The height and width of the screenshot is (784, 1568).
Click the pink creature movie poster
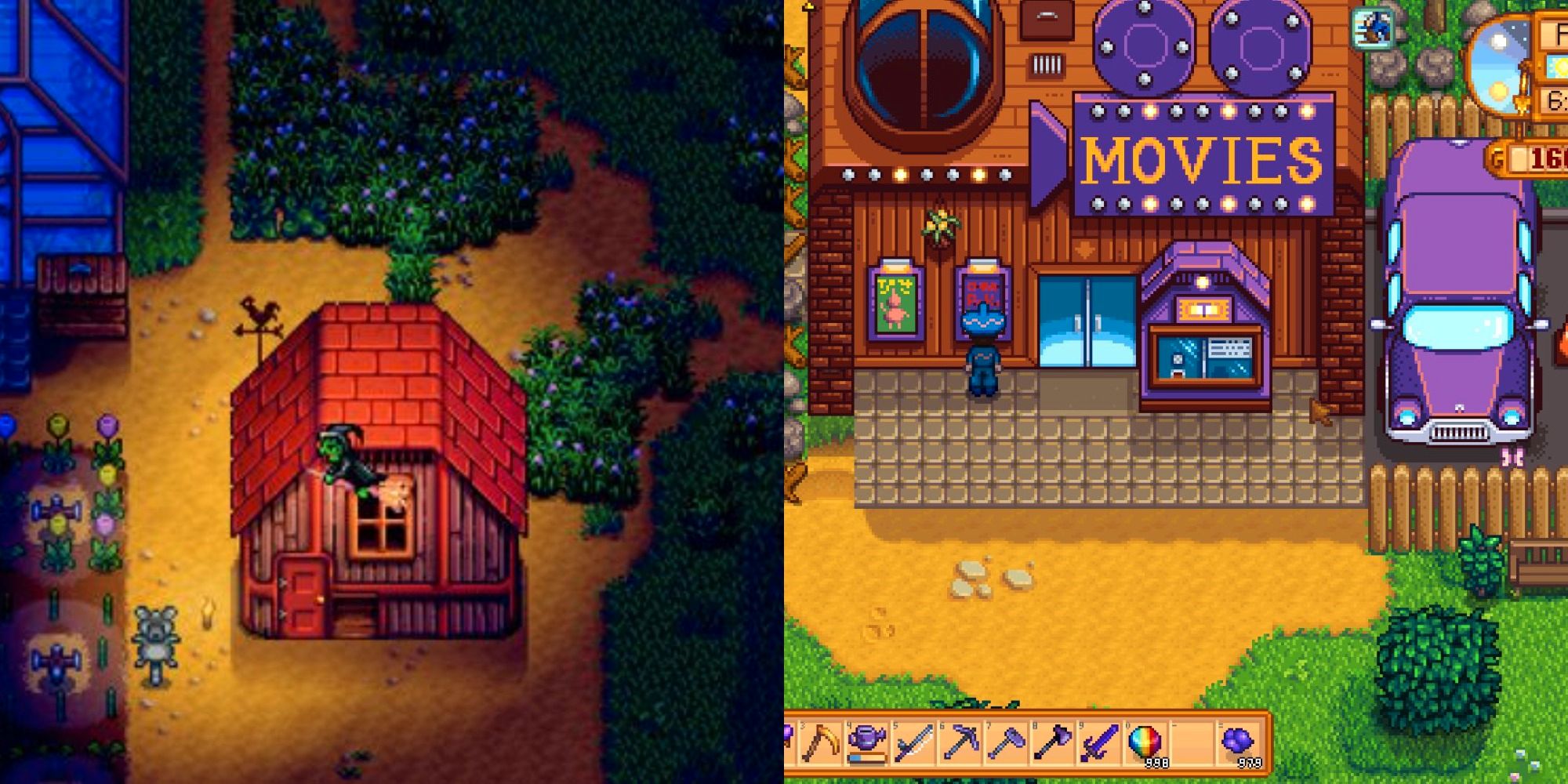pyautogui.click(x=897, y=302)
